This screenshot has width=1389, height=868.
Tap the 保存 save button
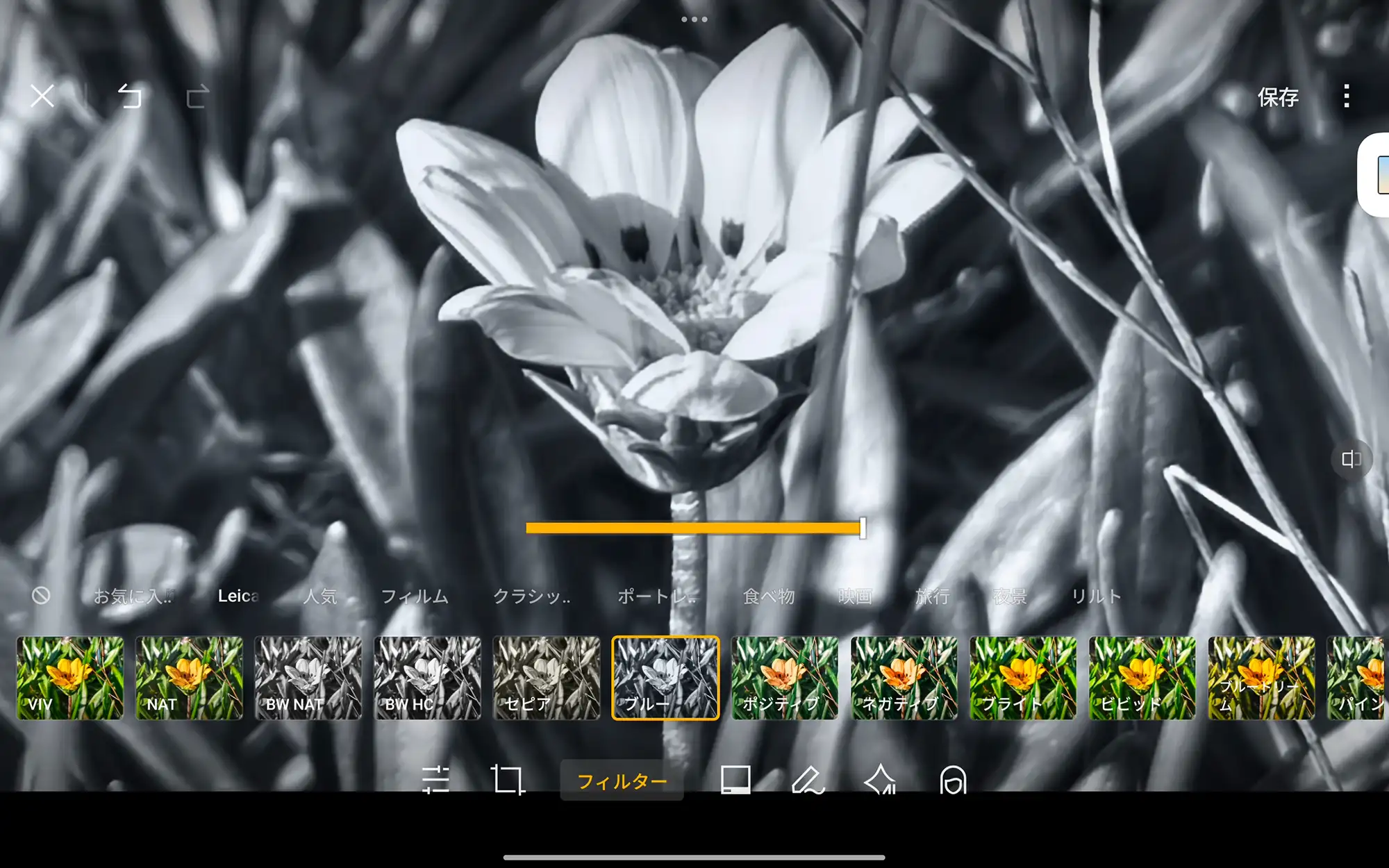(1278, 97)
